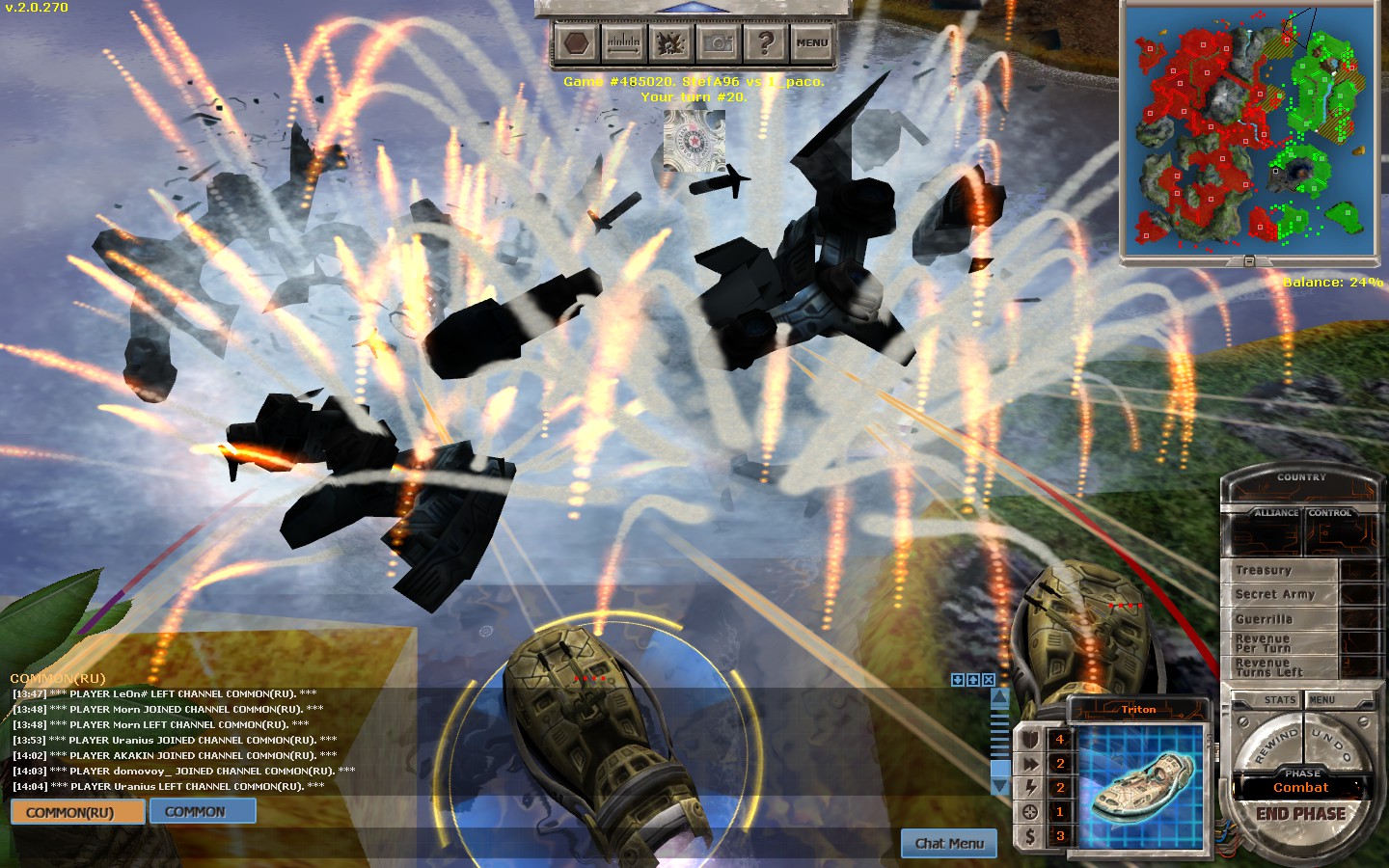Open the MENU from the top toolbar
1389x868 pixels.
812,42
